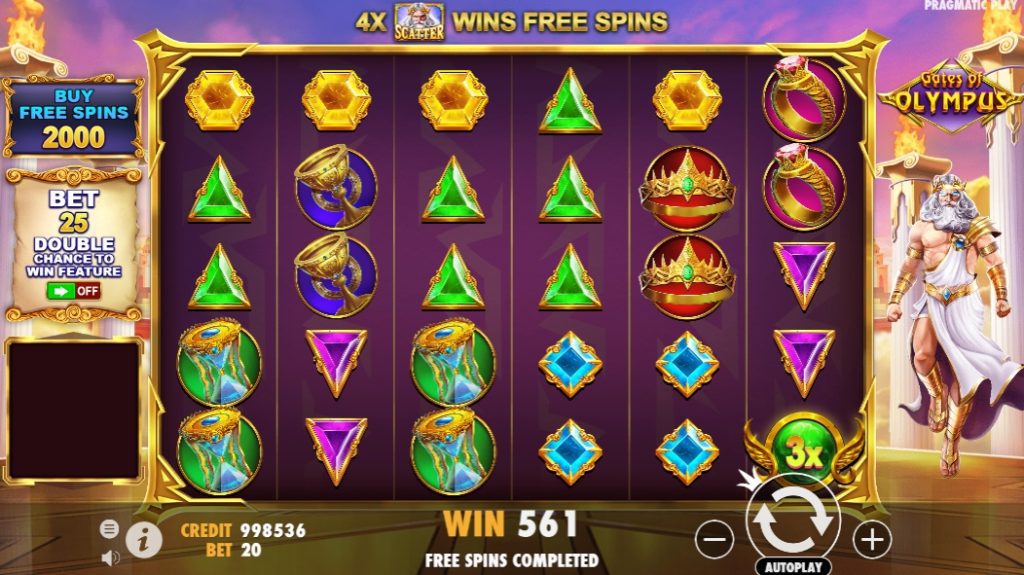Viewport: 1024px width, 575px height.
Task: Buy free spins for 2000
Action: coord(73,119)
